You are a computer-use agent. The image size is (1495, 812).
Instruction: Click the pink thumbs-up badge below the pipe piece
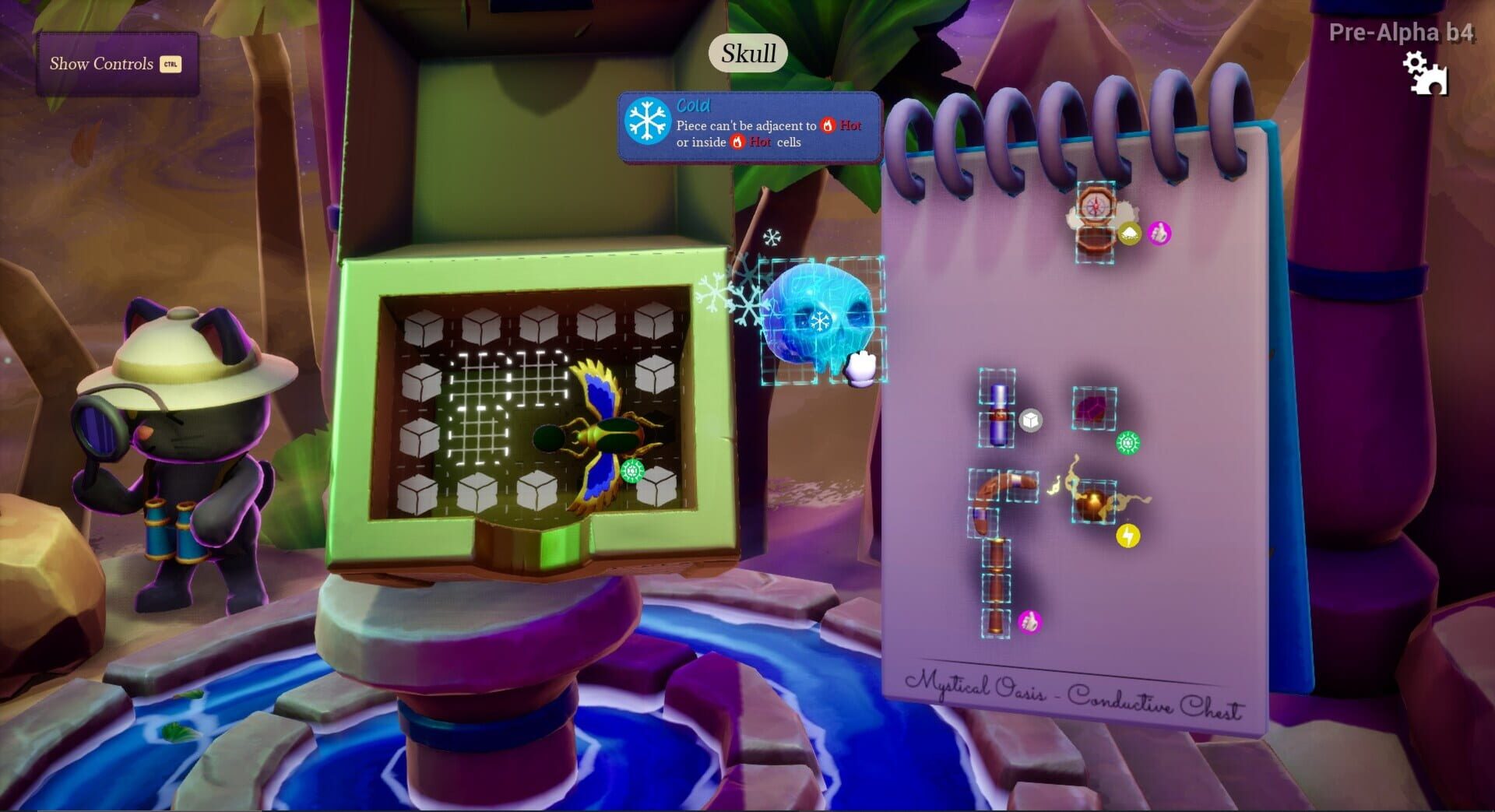(x=1029, y=621)
